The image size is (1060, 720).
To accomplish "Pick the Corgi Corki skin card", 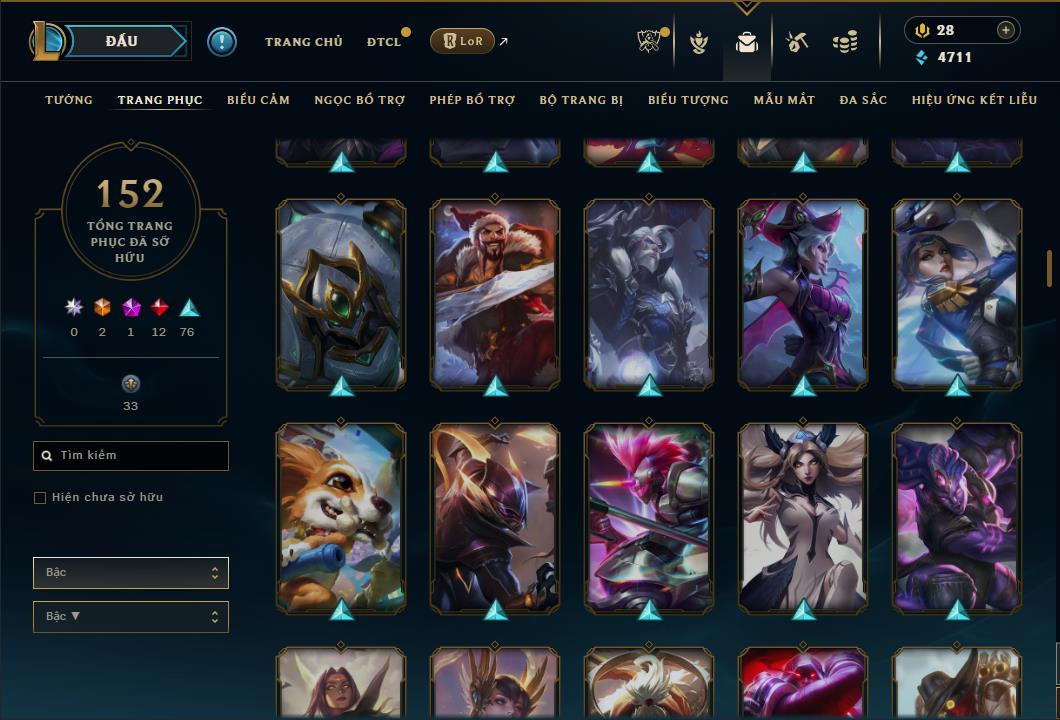I will pyautogui.click(x=341, y=517).
